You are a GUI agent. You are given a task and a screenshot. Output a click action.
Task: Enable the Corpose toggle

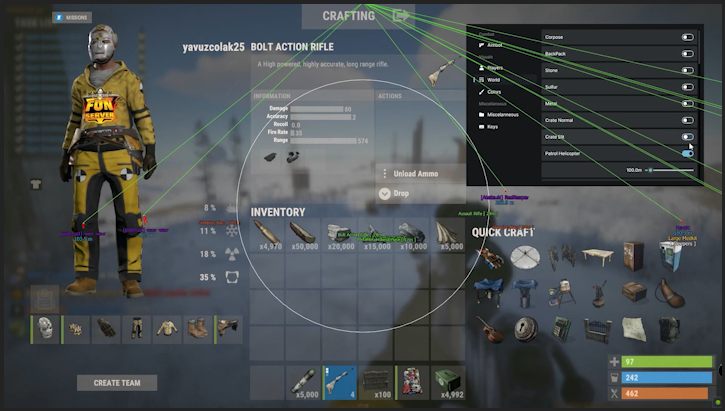pyautogui.click(x=688, y=37)
